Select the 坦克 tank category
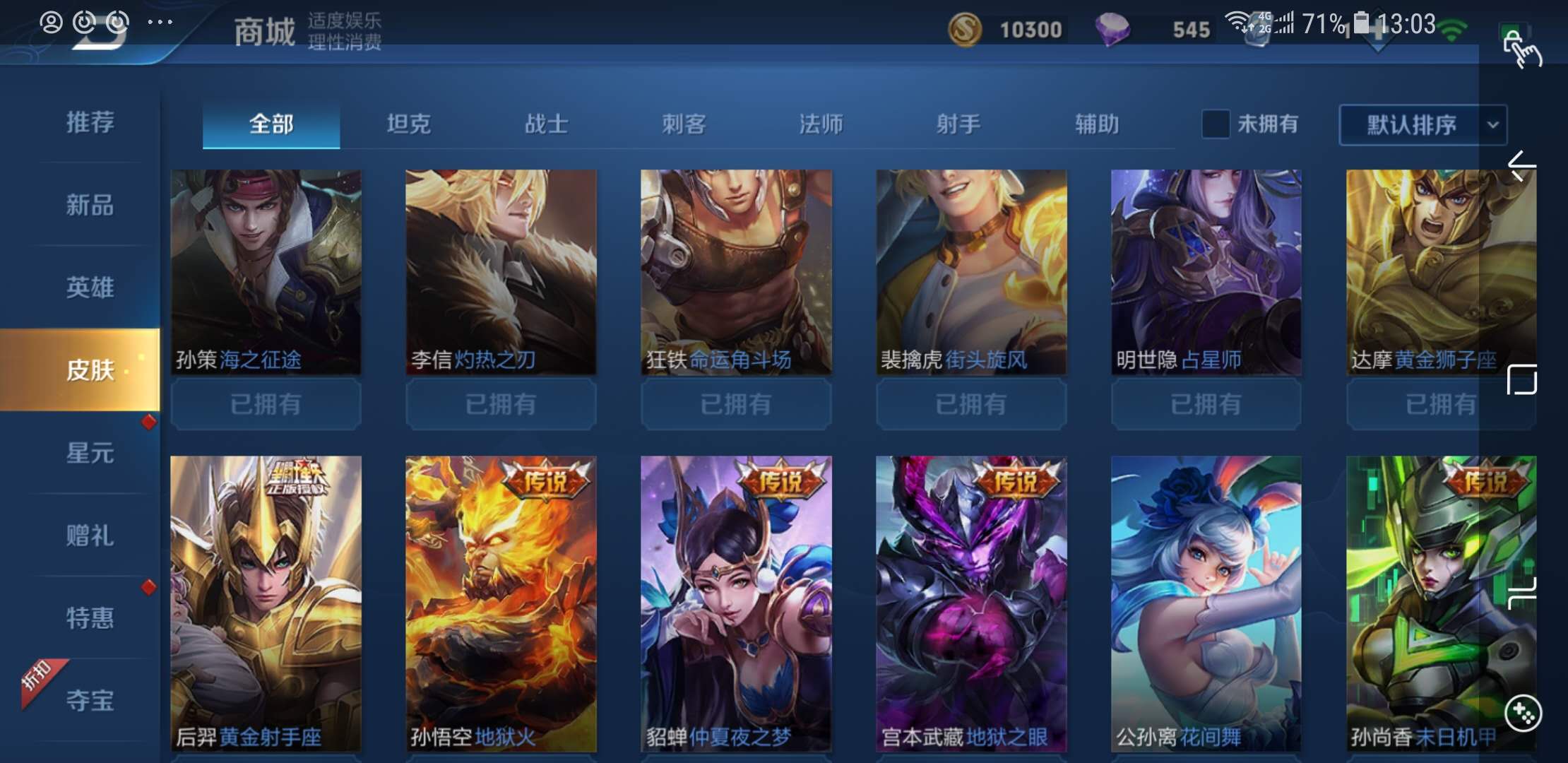The height and width of the screenshot is (763, 1568). click(x=408, y=123)
